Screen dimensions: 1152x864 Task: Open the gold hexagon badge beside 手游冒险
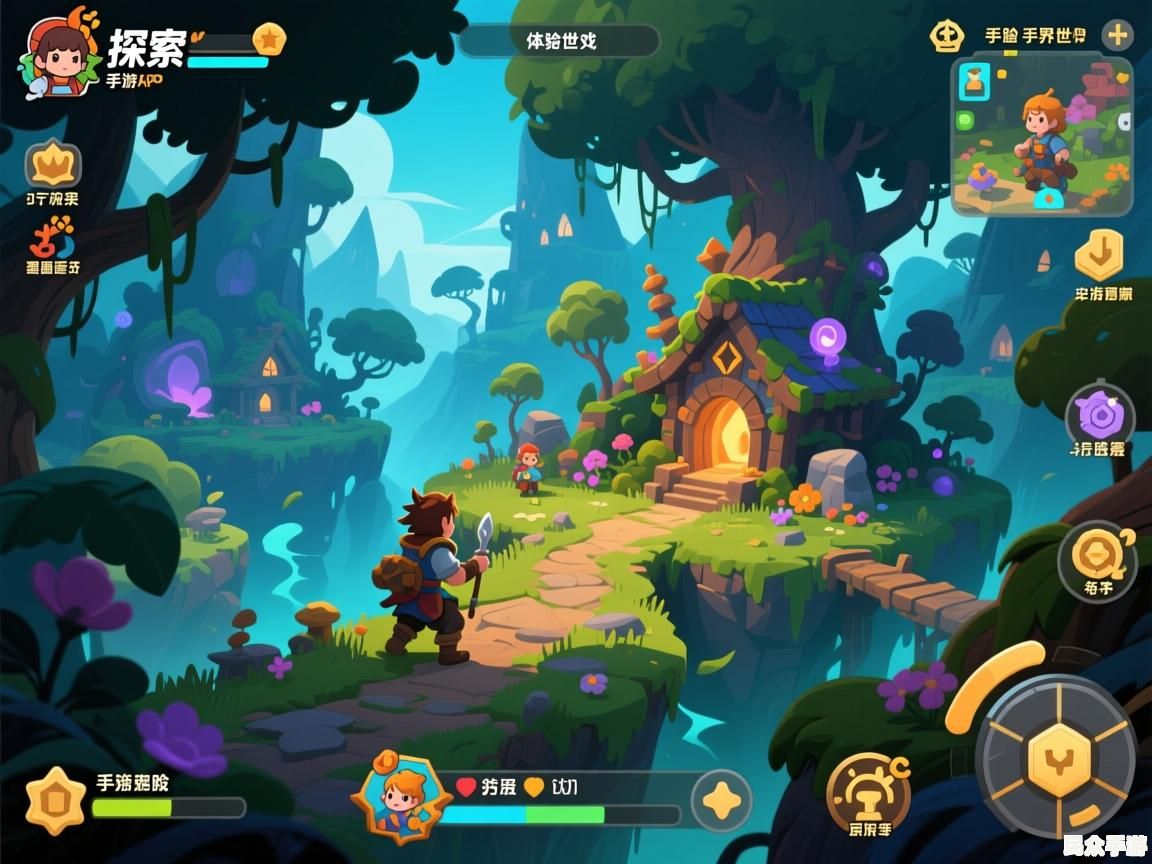[x=55, y=800]
